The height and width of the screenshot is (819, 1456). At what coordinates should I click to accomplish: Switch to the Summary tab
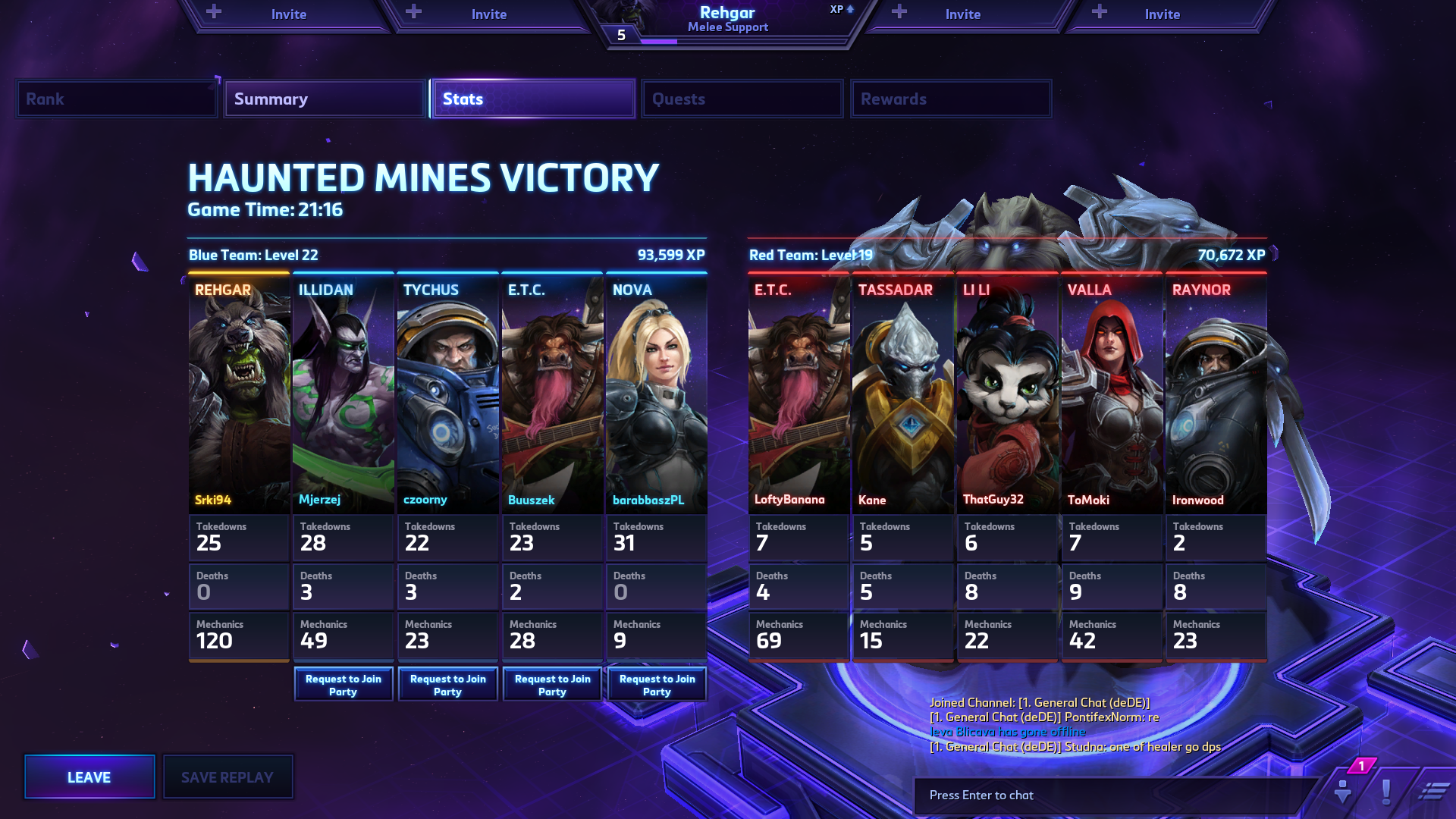click(324, 99)
